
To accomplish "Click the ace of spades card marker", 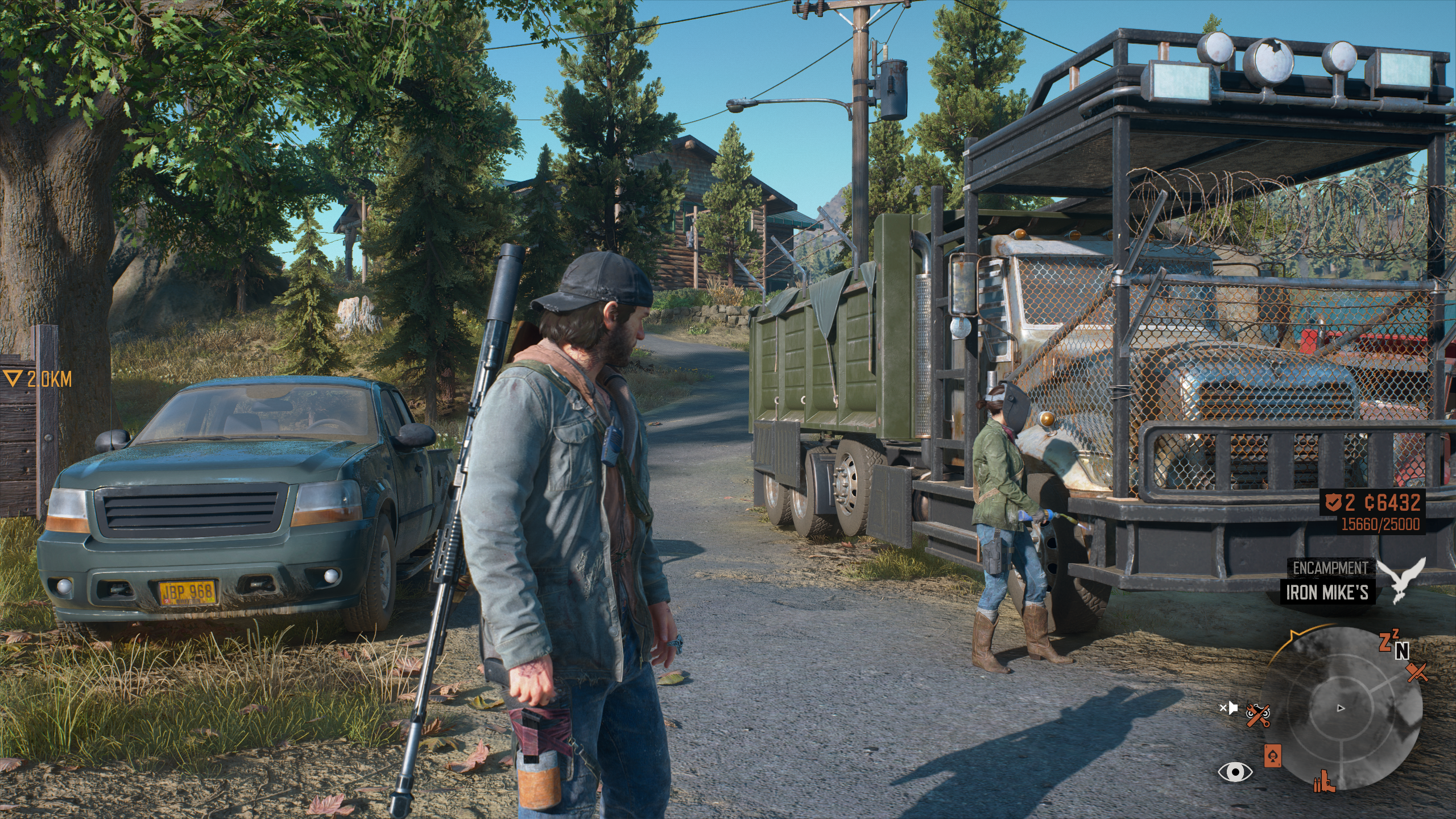I will [1272, 756].
